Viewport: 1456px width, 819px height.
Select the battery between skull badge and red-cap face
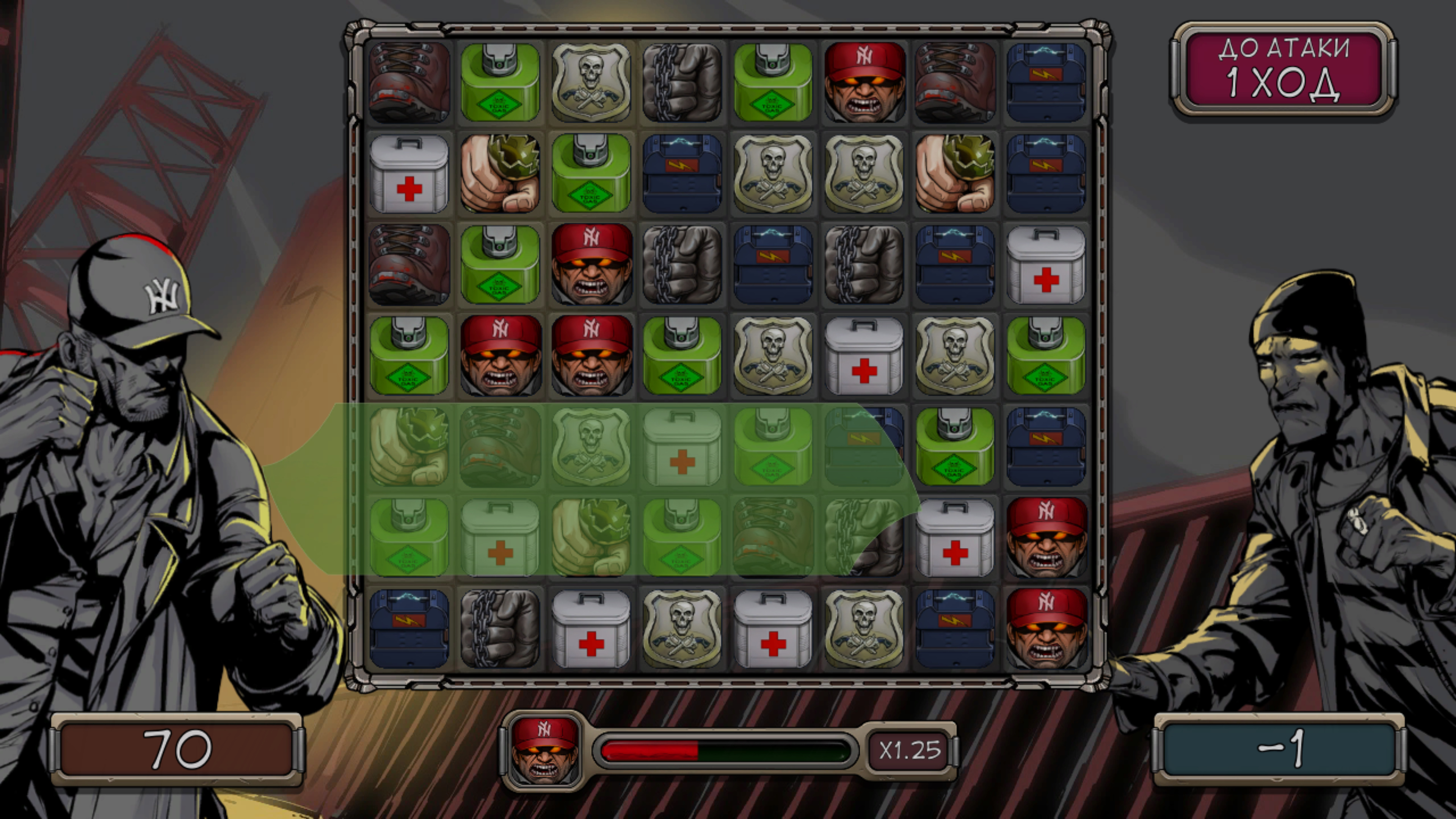955,629
